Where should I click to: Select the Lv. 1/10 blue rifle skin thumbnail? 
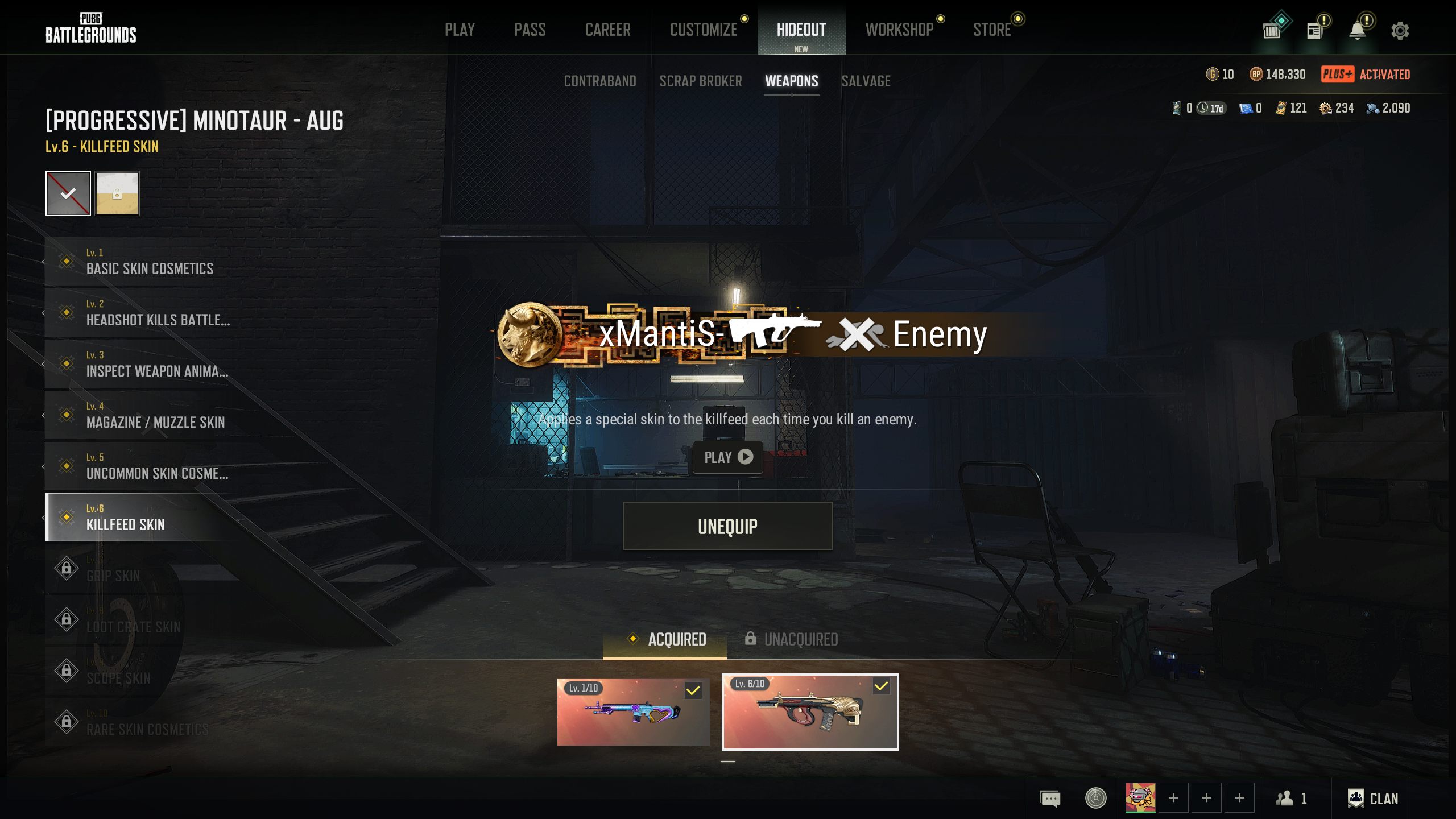click(x=633, y=712)
